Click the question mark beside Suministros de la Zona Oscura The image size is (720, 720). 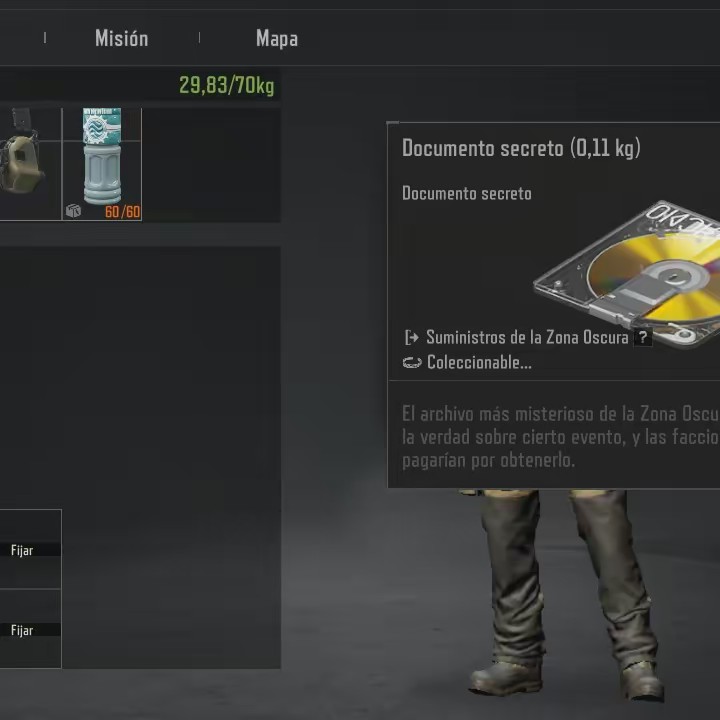[643, 338]
